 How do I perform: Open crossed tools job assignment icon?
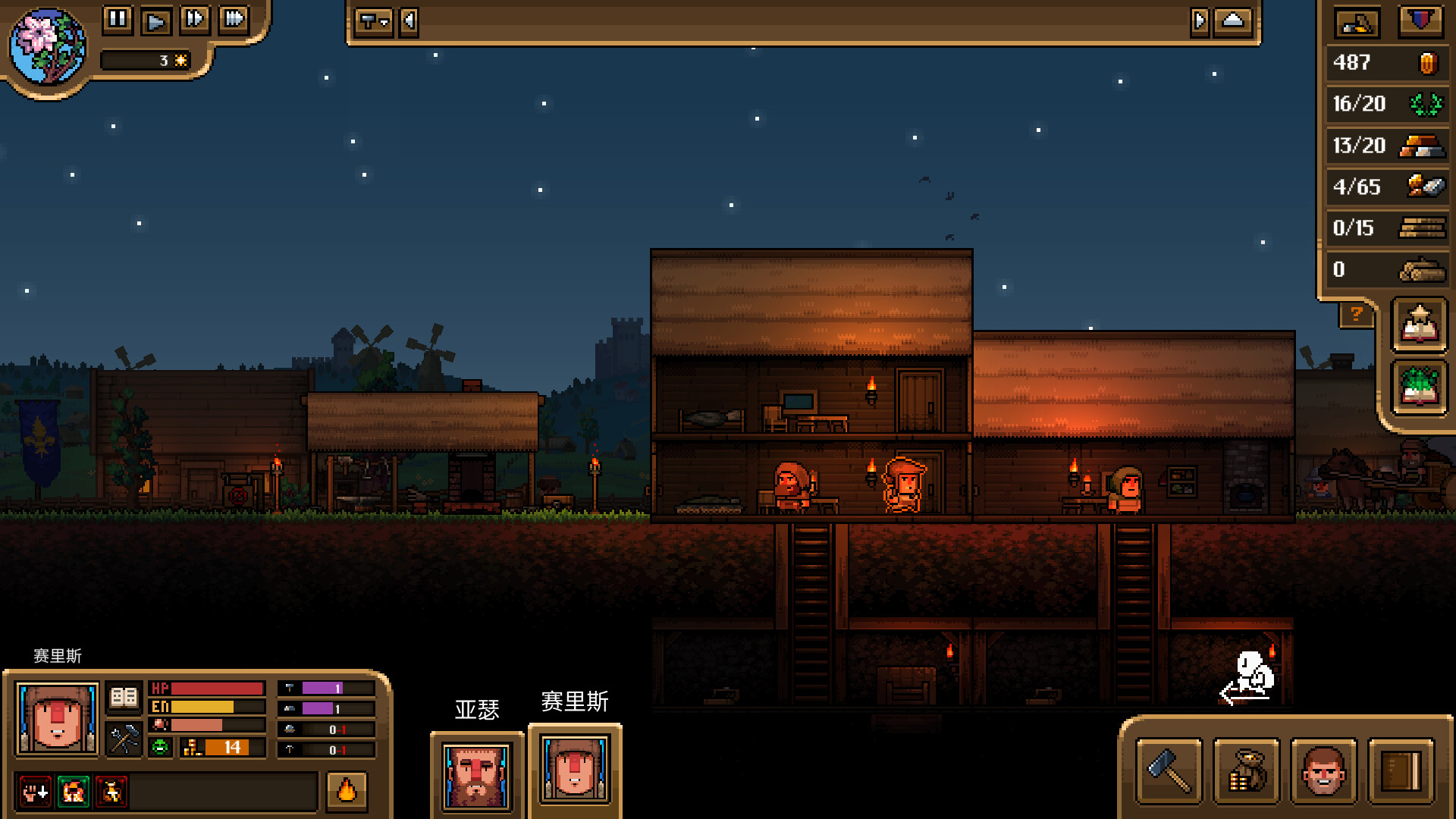click(124, 739)
